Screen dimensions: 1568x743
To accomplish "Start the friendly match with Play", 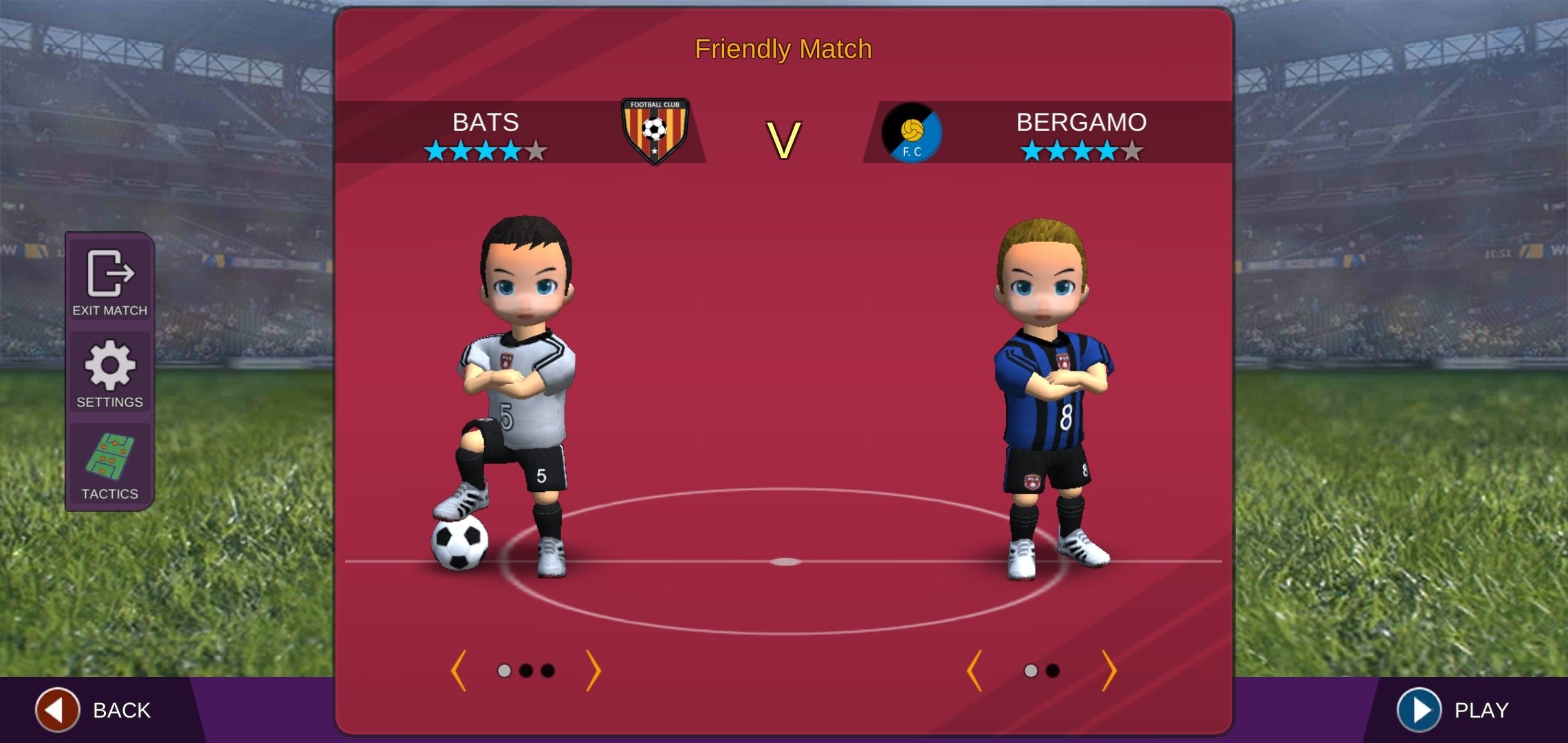I will pyautogui.click(x=1455, y=709).
